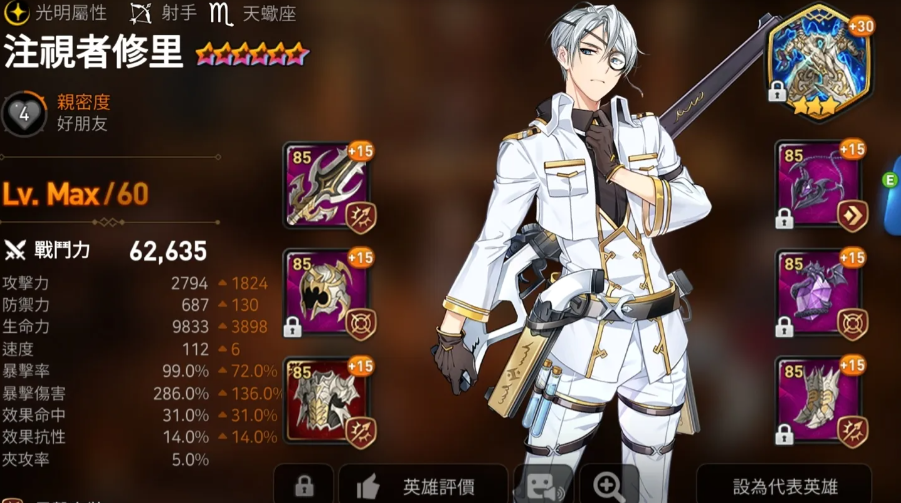This screenshot has height=503, width=901.
Task: Click the 設為代表英雄 button
Action: 785,485
